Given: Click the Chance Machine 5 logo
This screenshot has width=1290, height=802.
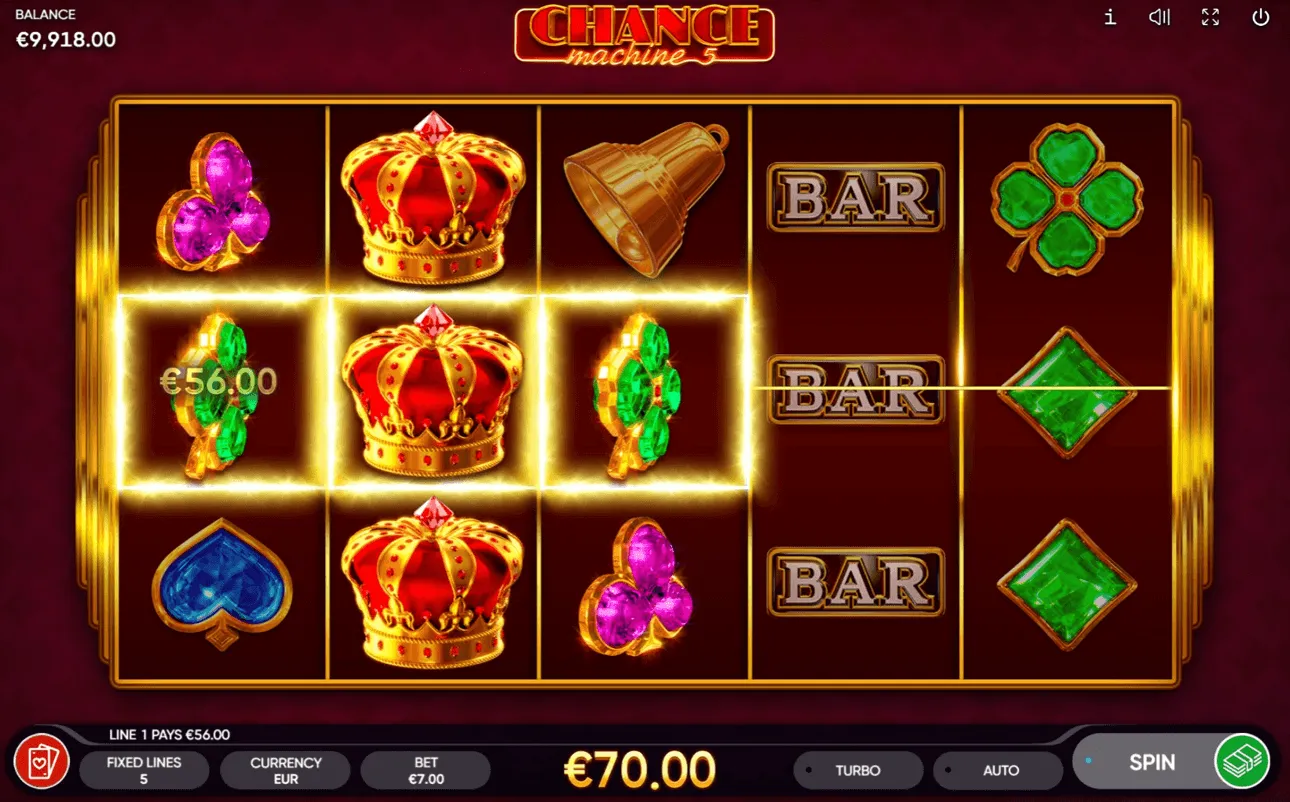Looking at the screenshot, I should 645,36.
